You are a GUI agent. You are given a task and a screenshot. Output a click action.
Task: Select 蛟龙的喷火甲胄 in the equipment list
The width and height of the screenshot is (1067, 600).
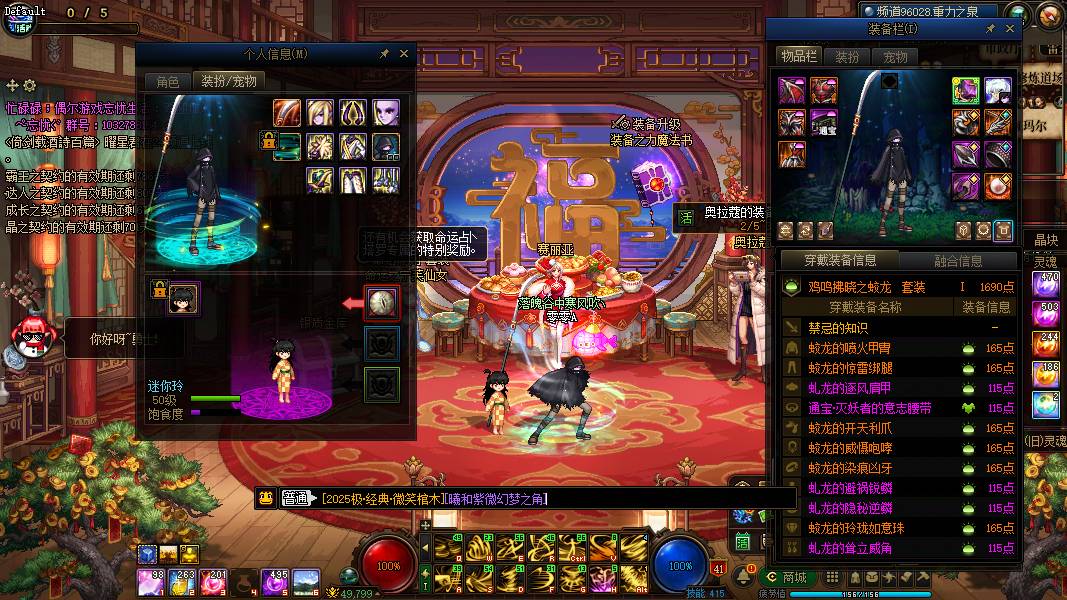[849, 348]
